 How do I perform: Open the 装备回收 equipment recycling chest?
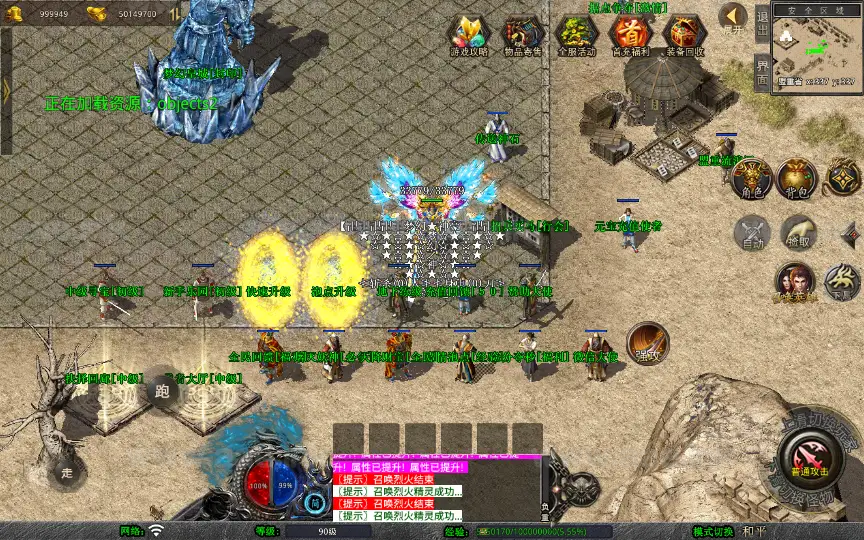coord(685,35)
